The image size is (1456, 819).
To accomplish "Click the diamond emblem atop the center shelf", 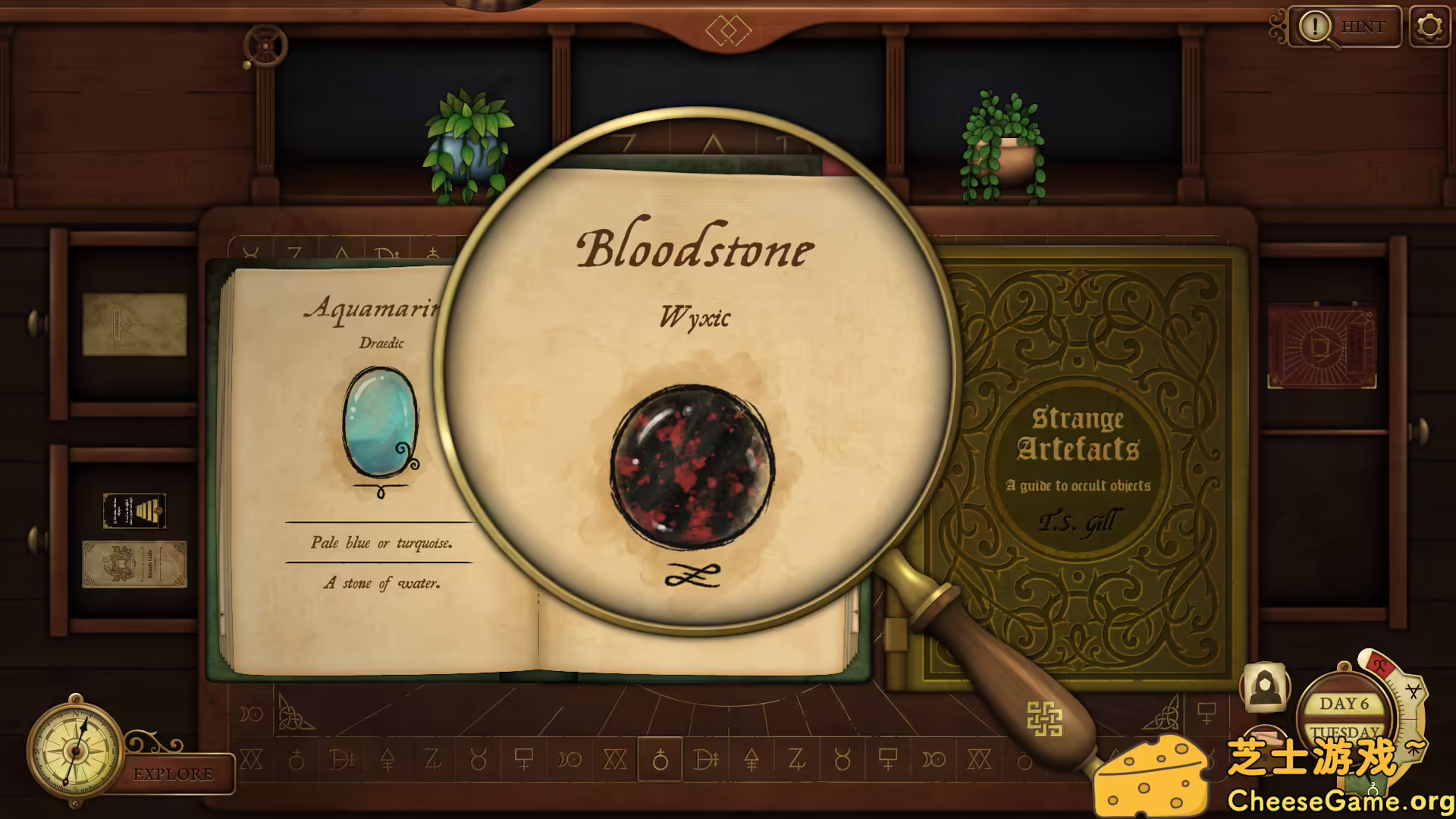I will [730, 30].
